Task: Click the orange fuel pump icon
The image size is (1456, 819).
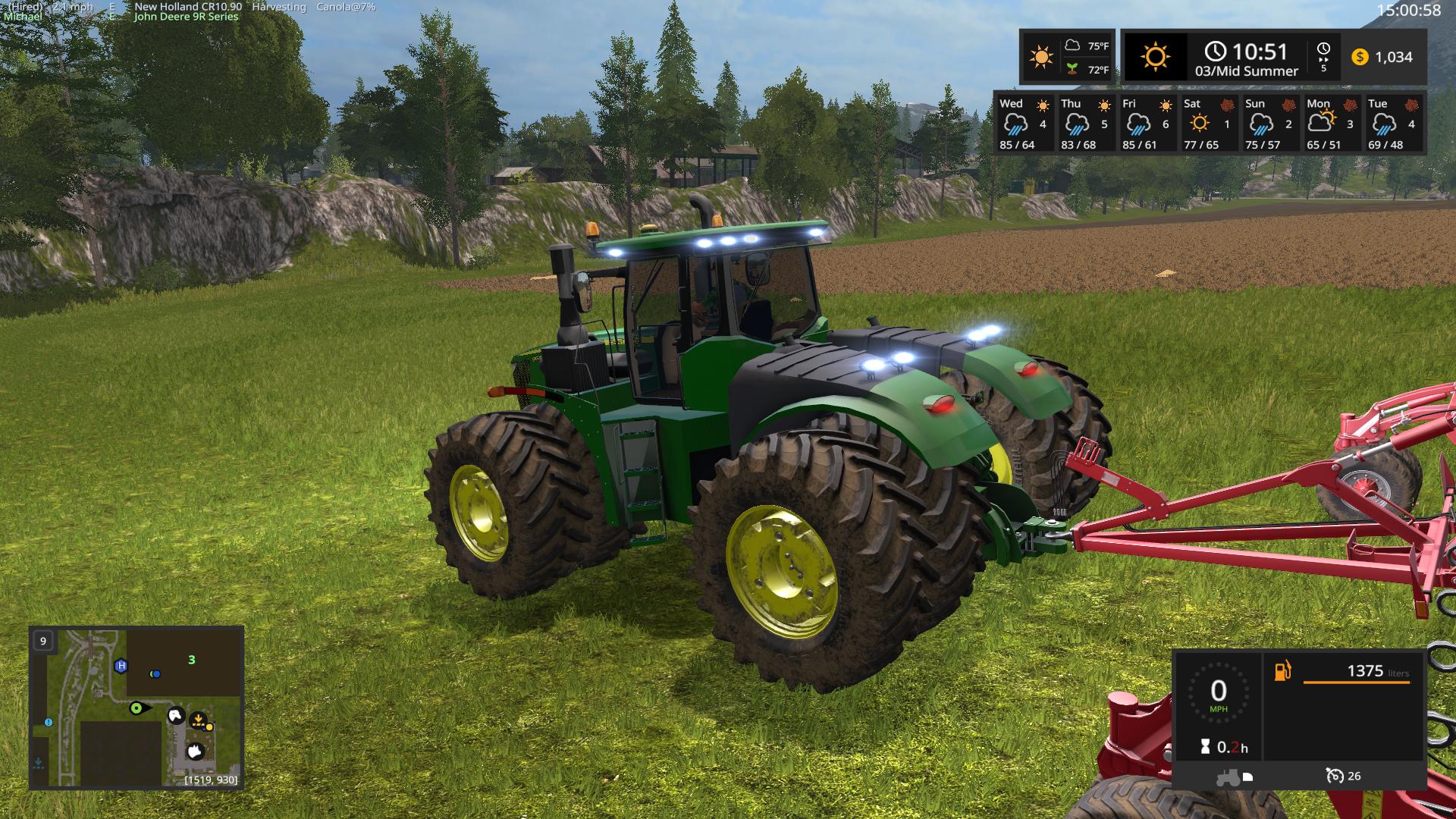Action: tap(1282, 670)
